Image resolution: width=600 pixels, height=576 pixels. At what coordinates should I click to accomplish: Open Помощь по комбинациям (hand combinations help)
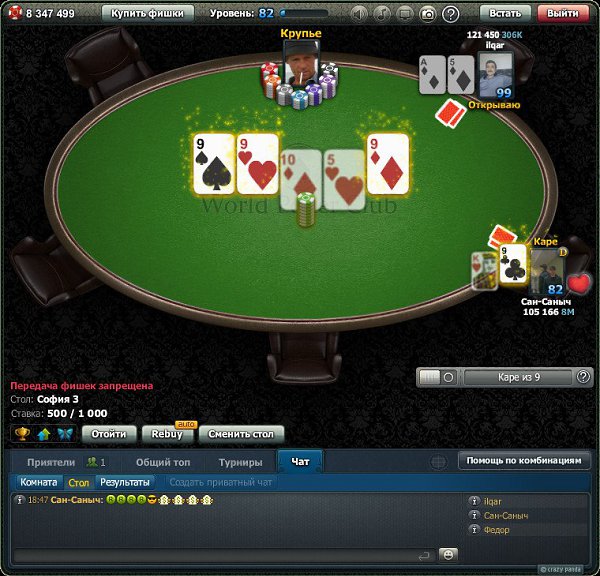524,461
